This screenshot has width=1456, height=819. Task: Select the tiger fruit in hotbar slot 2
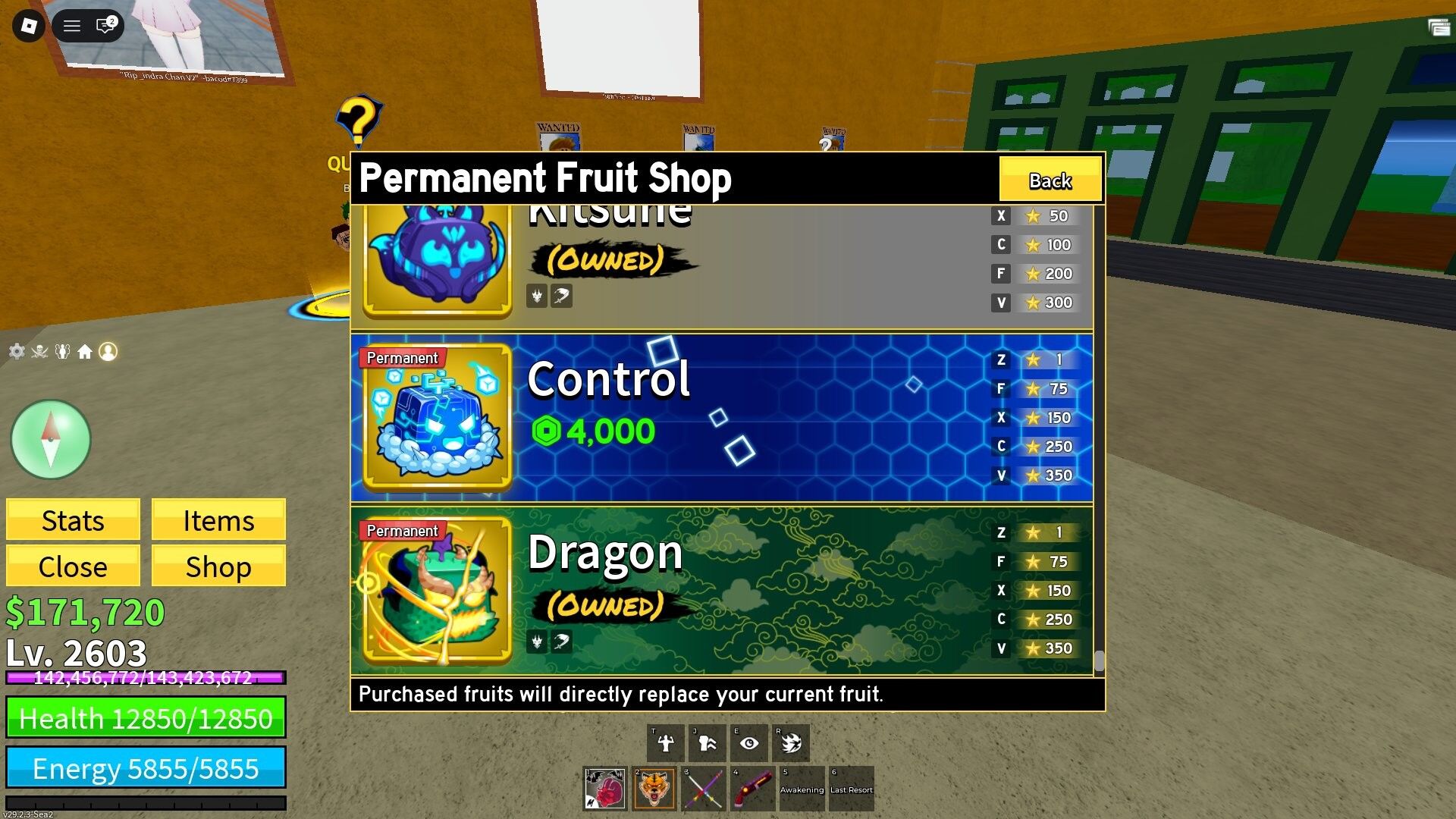click(x=653, y=789)
